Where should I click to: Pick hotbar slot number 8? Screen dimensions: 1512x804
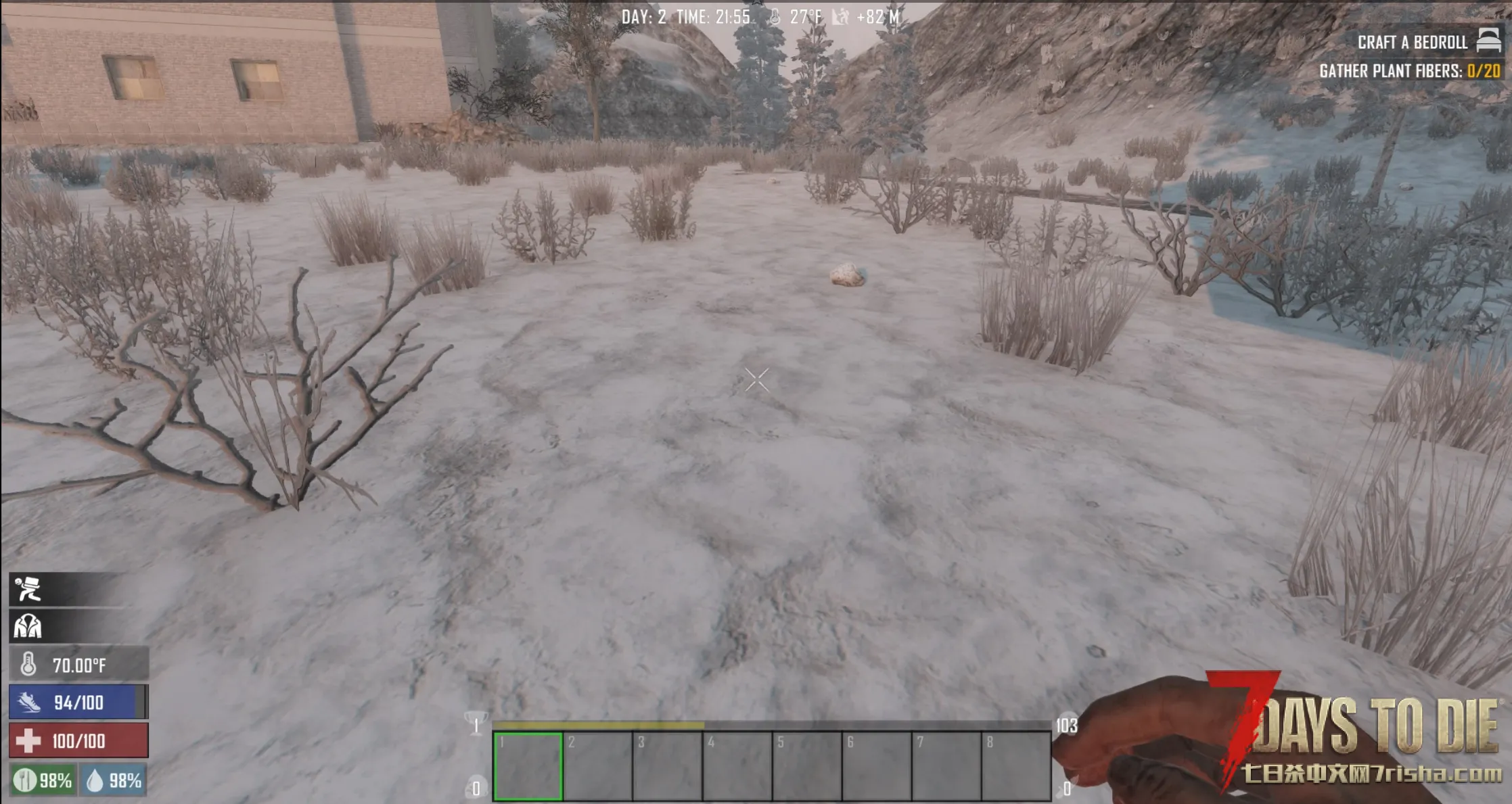[1015, 766]
